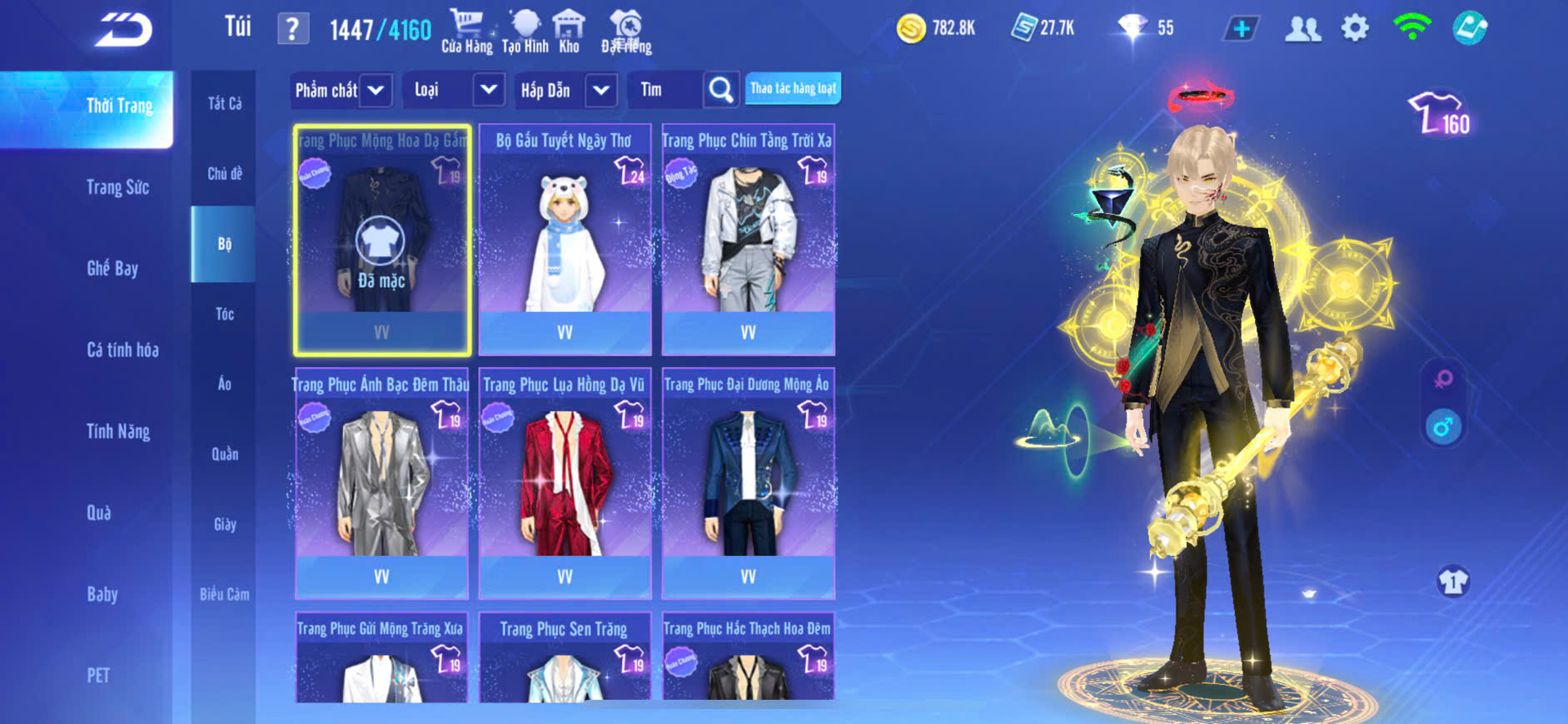Open the Kho storage icon

click(x=569, y=32)
